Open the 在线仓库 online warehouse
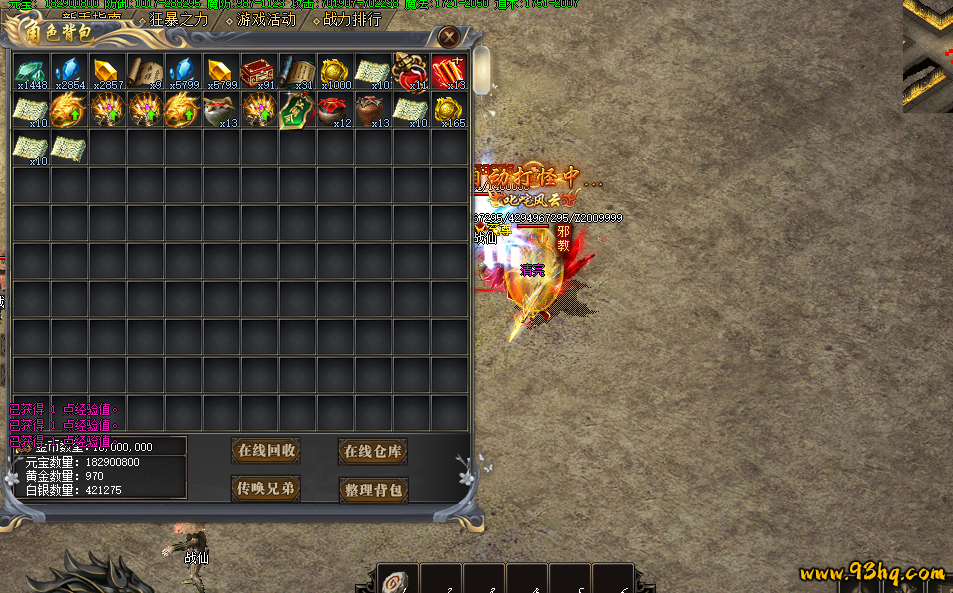This screenshot has width=953, height=593. (372, 452)
